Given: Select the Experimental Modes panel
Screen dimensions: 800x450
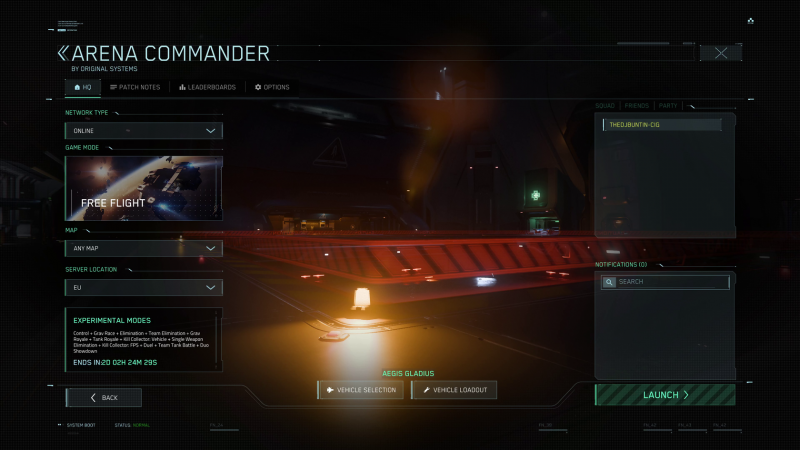Looking at the screenshot, I should 144,340.
